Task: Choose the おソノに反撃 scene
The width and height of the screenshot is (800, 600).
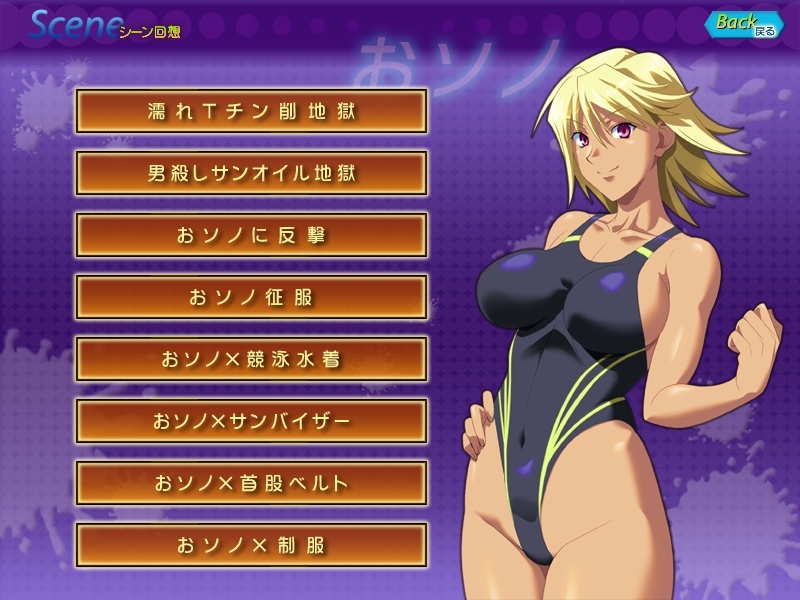Action: (251, 235)
